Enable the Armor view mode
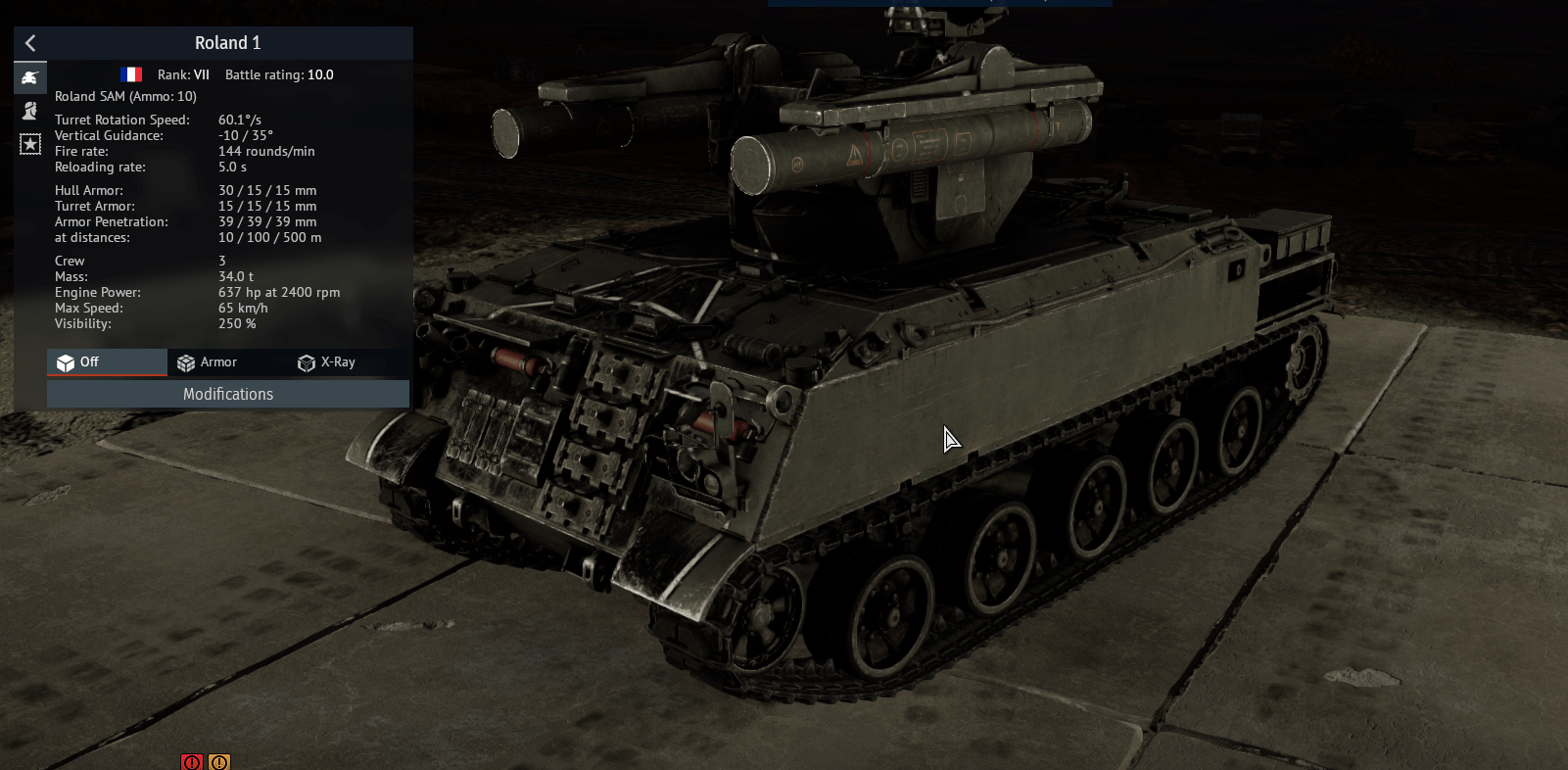The image size is (1568, 770). click(x=217, y=361)
